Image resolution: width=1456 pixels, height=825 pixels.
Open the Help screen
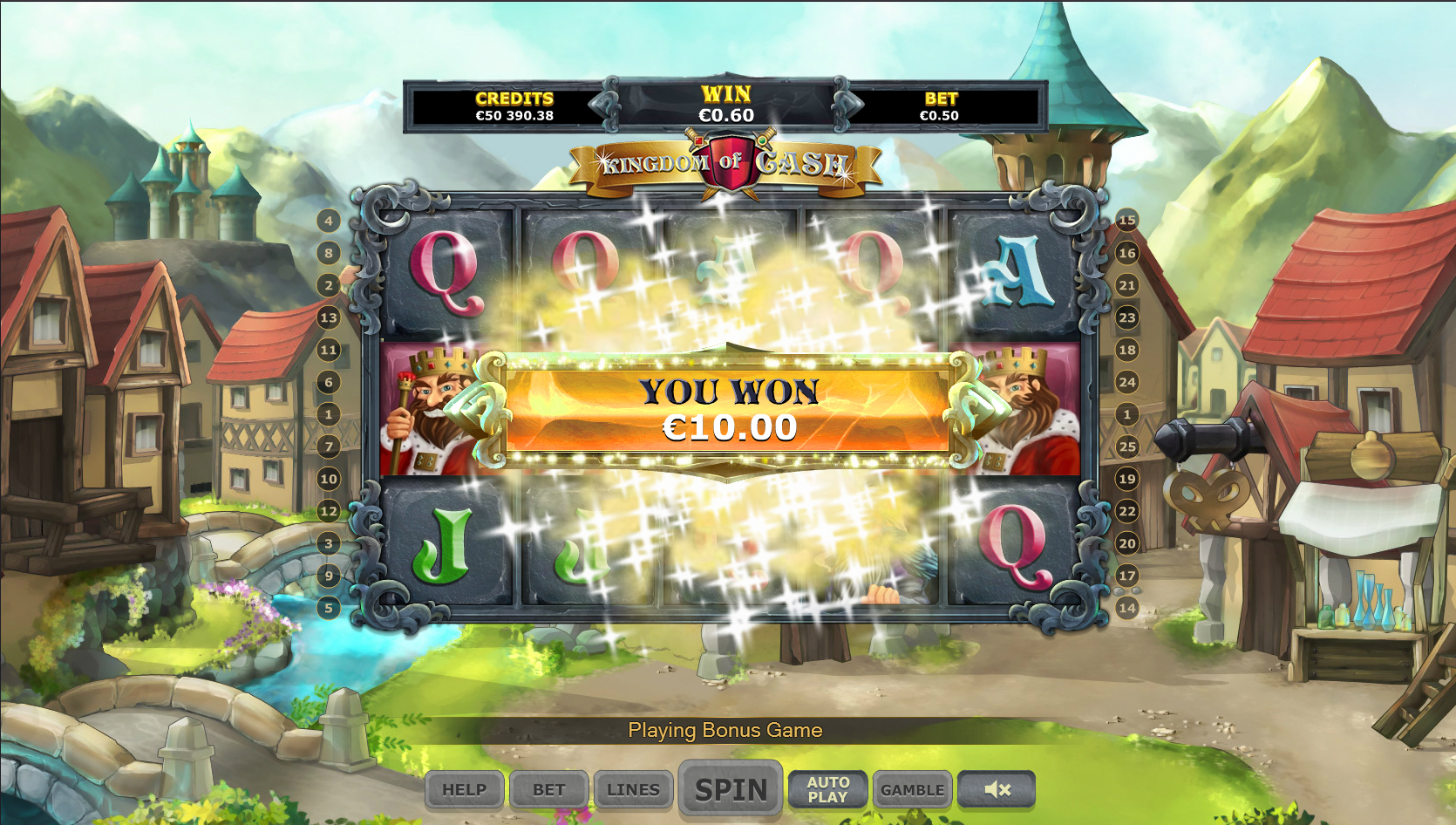(464, 790)
